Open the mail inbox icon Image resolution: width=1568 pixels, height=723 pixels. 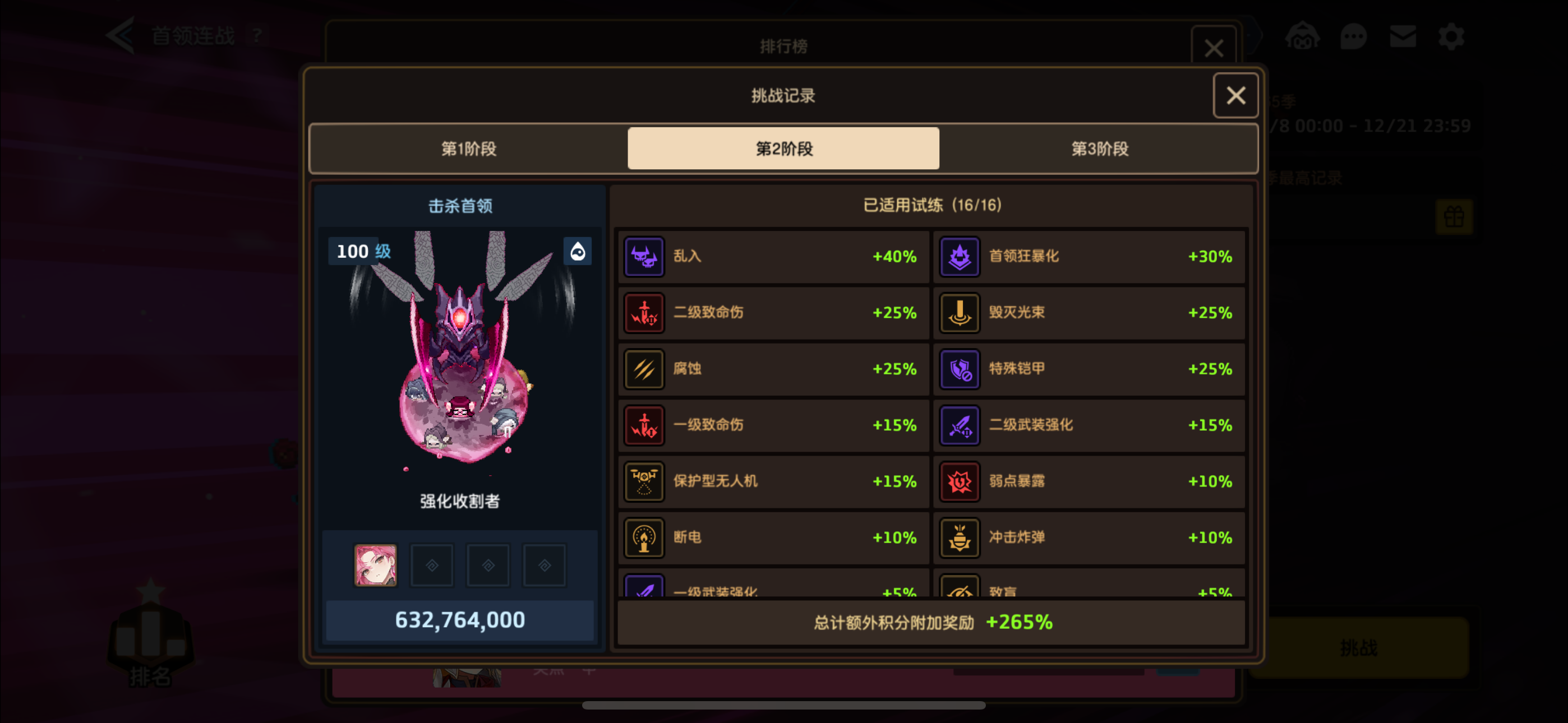tap(1403, 36)
